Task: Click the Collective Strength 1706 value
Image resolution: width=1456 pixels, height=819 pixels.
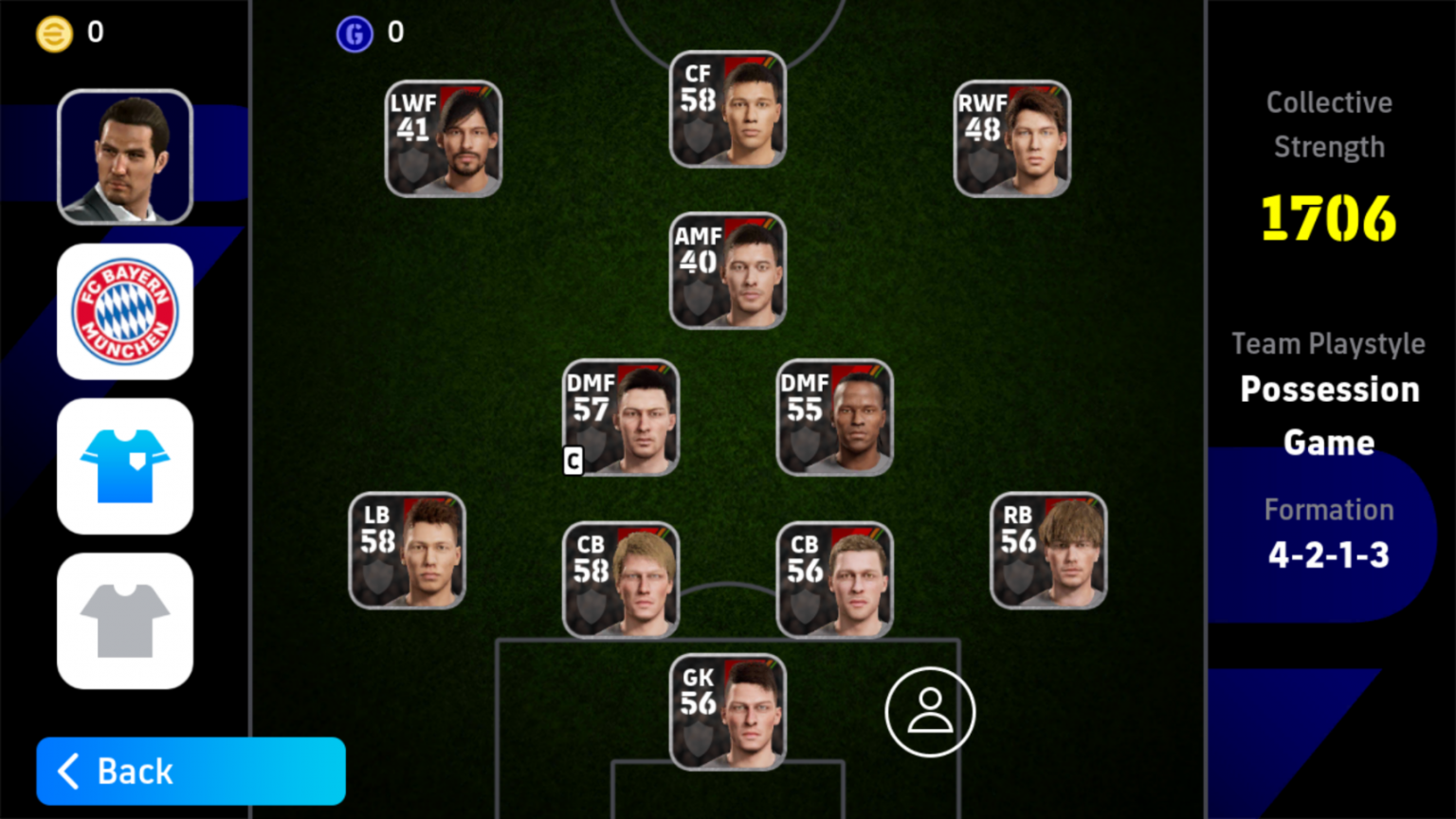Action: coord(1327,218)
